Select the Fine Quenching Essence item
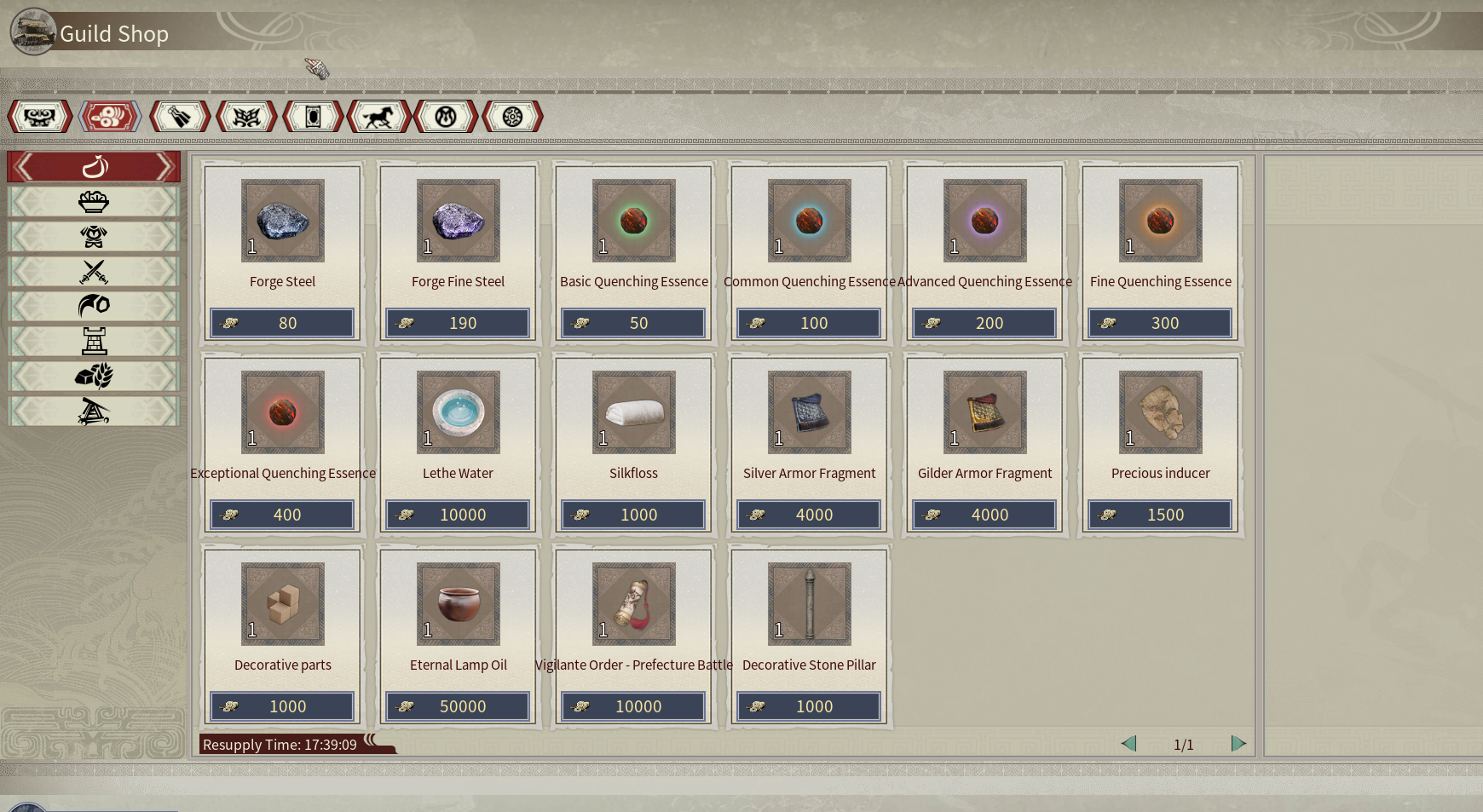This screenshot has height=812, width=1483. coord(1160,221)
